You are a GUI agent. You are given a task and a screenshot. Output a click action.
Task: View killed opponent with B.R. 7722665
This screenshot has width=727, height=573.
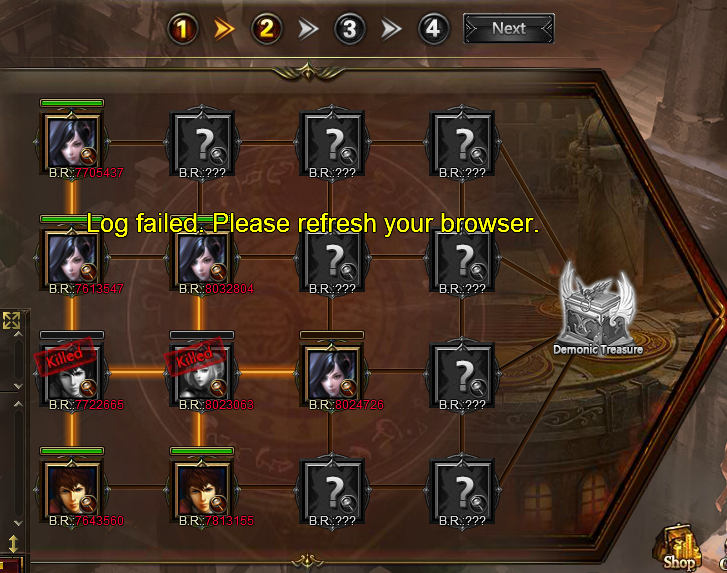coord(72,373)
